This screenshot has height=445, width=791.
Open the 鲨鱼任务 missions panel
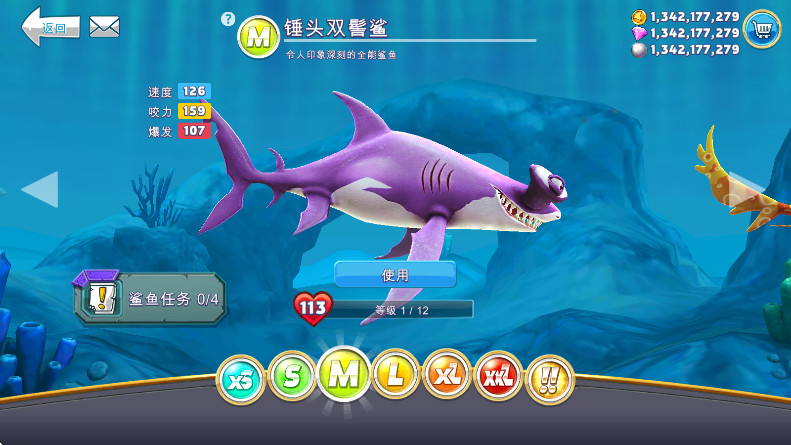[x=148, y=297]
